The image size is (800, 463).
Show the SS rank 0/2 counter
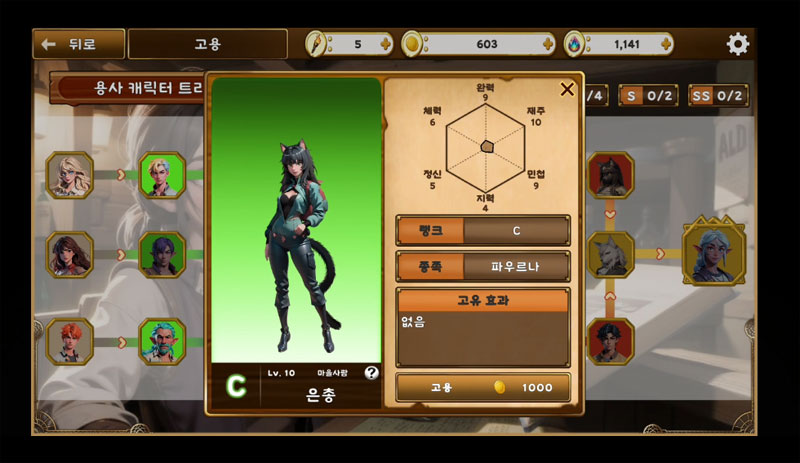click(716, 96)
